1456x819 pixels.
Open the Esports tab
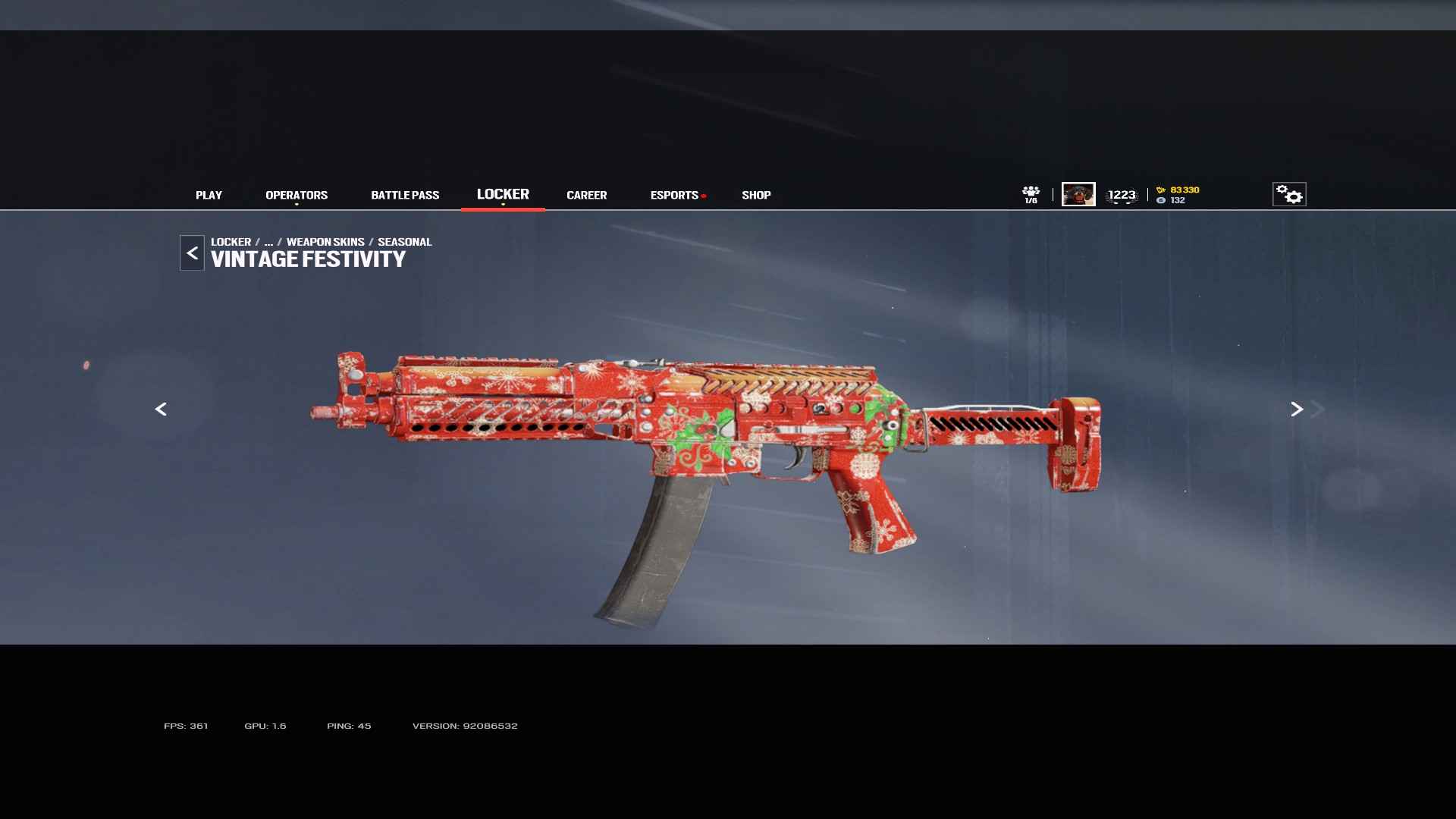tap(674, 195)
